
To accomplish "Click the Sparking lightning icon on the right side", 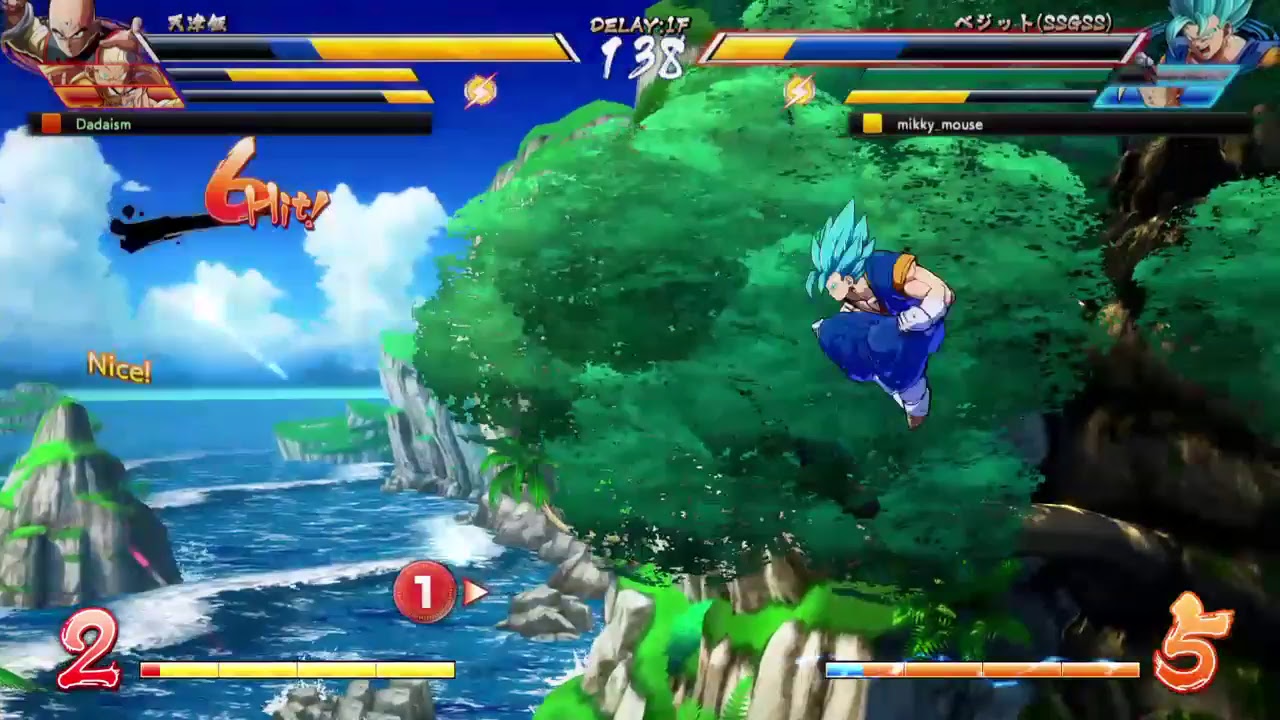I will [797, 90].
